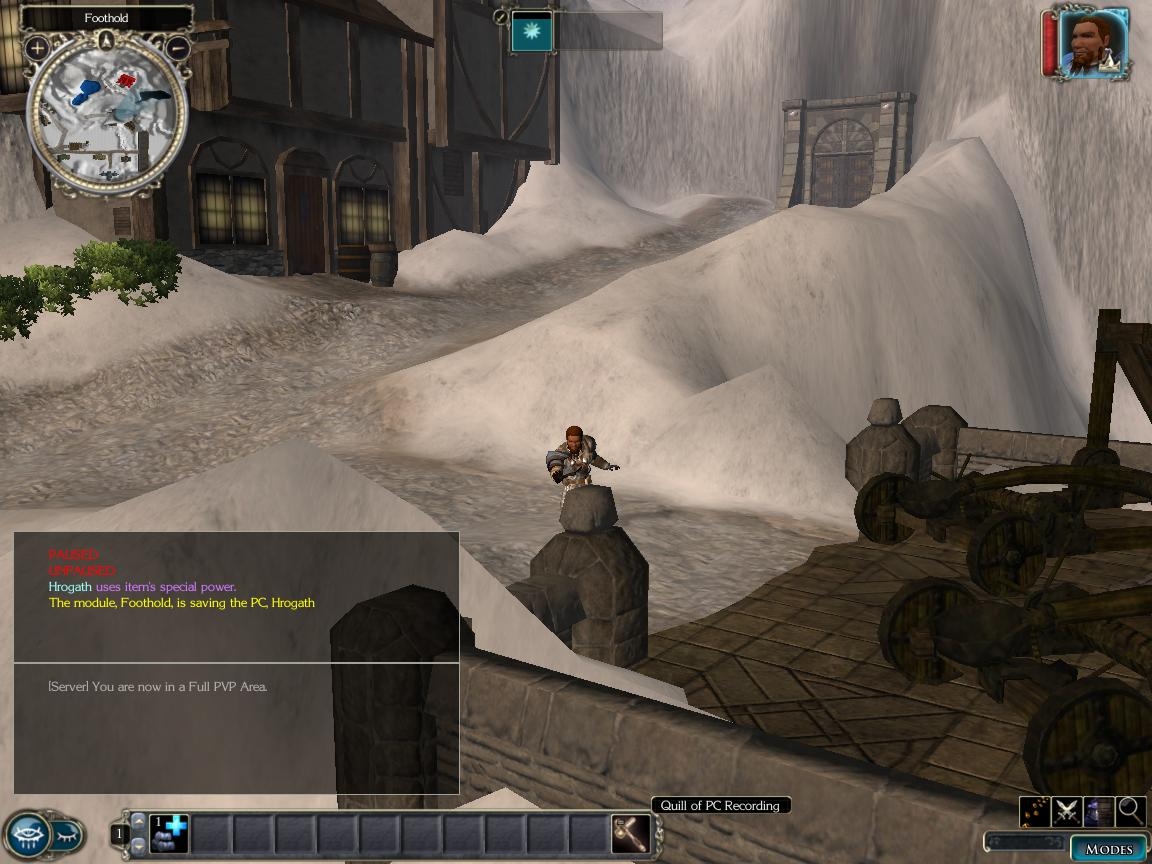Activate the magnifying glass search mode
Image resolution: width=1152 pixels, height=864 pixels.
(1131, 811)
